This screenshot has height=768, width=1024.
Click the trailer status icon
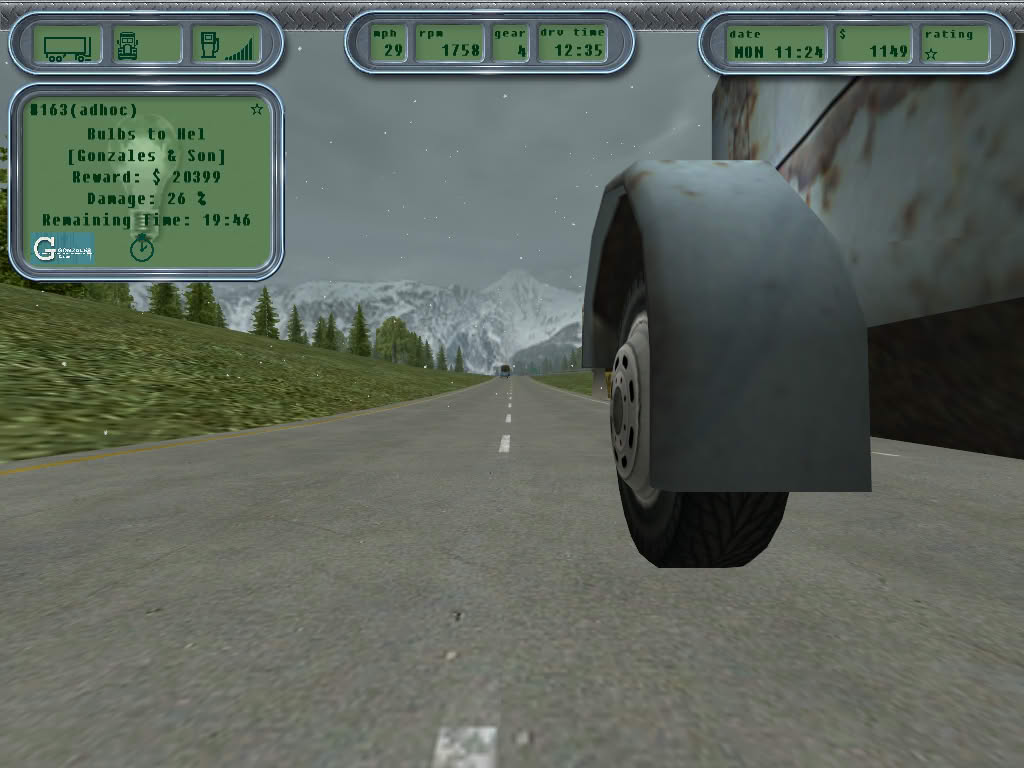pyautogui.click(x=67, y=45)
